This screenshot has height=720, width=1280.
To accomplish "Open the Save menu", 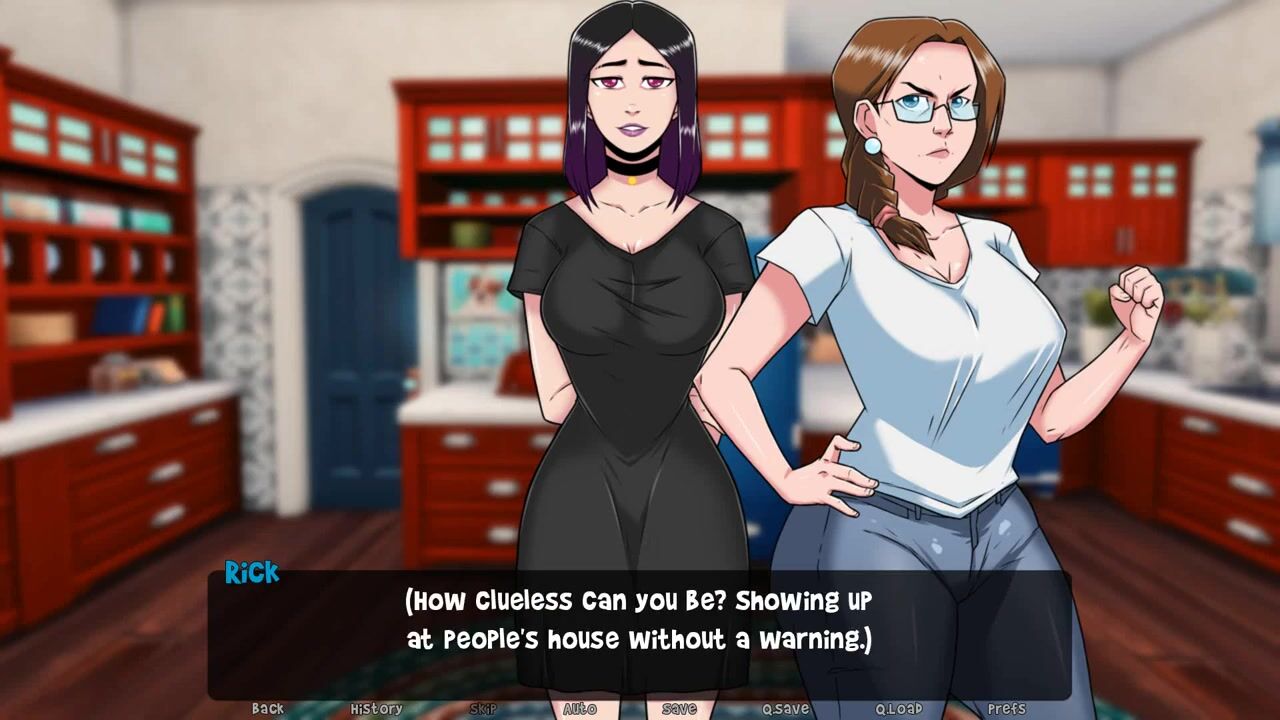I will click(679, 709).
